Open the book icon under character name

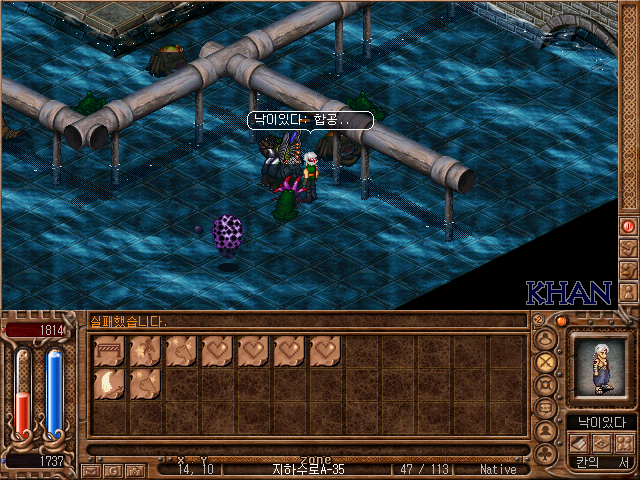[580, 443]
